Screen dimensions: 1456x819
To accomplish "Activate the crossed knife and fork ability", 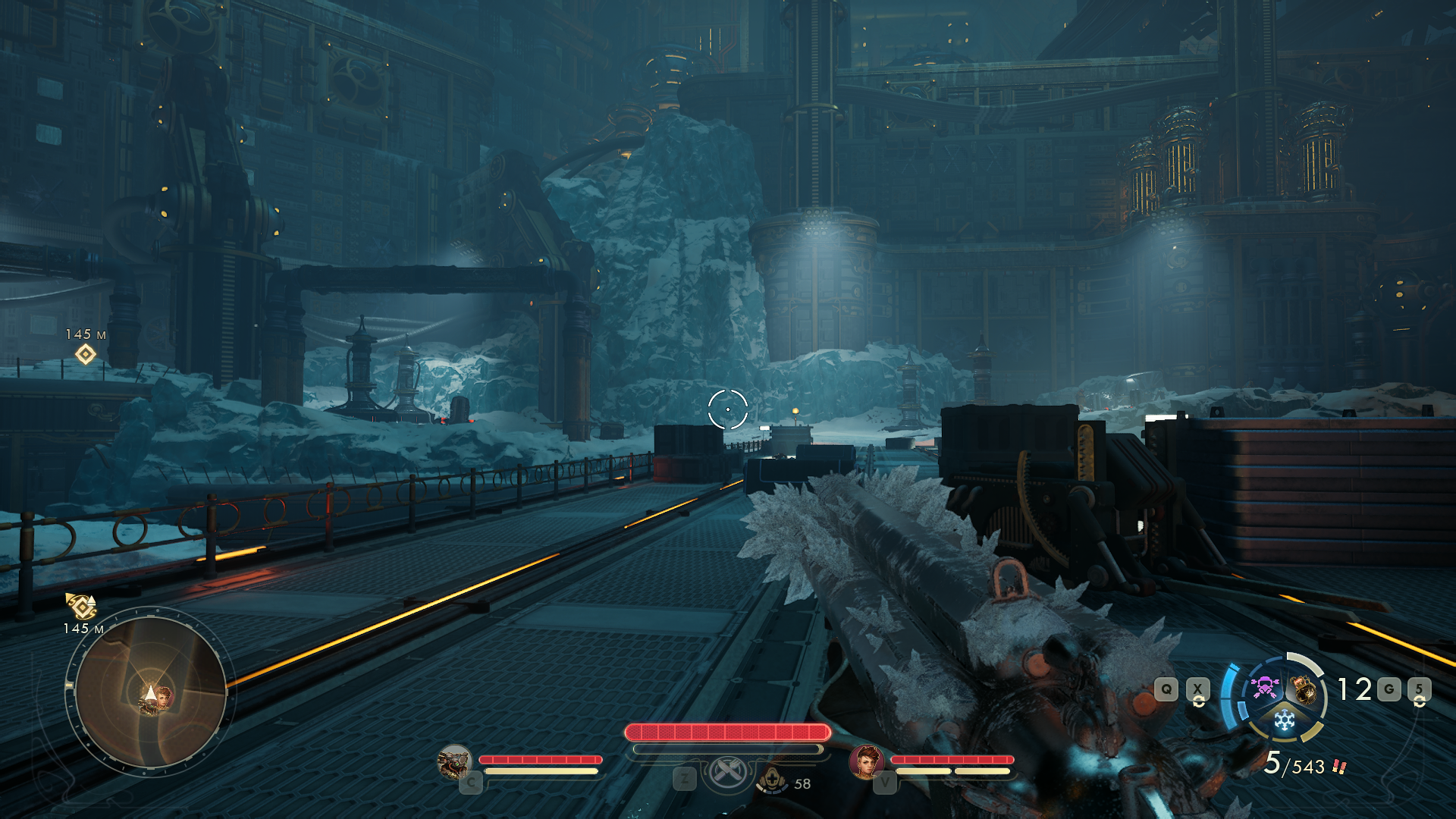I will [727, 773].
